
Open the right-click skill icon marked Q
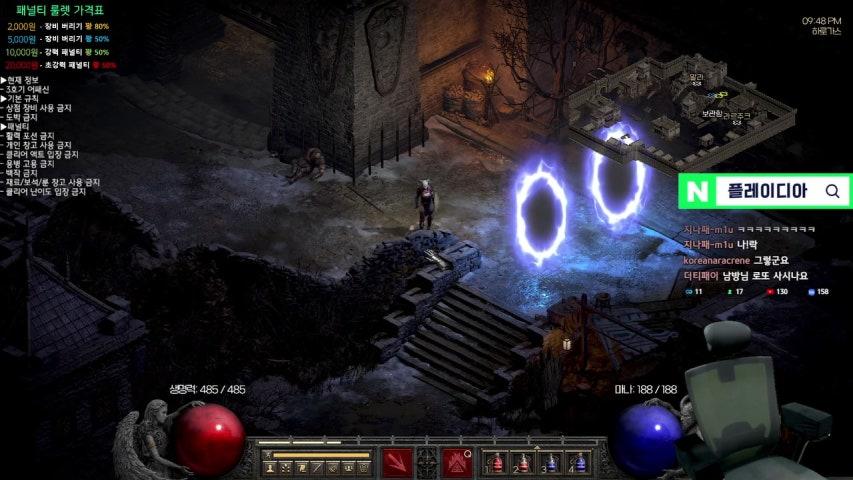pos(457,463)
